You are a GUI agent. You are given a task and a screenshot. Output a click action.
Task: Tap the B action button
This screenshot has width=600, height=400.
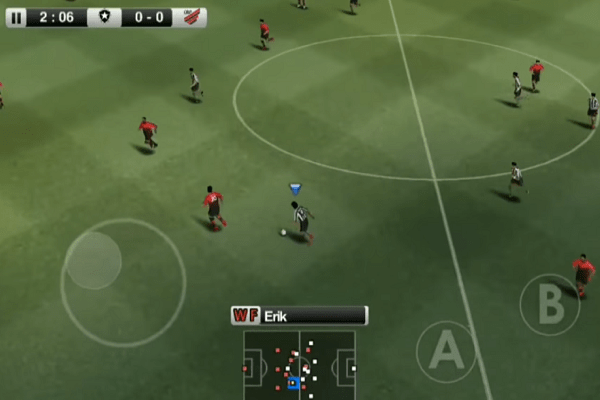coord(550,304)
